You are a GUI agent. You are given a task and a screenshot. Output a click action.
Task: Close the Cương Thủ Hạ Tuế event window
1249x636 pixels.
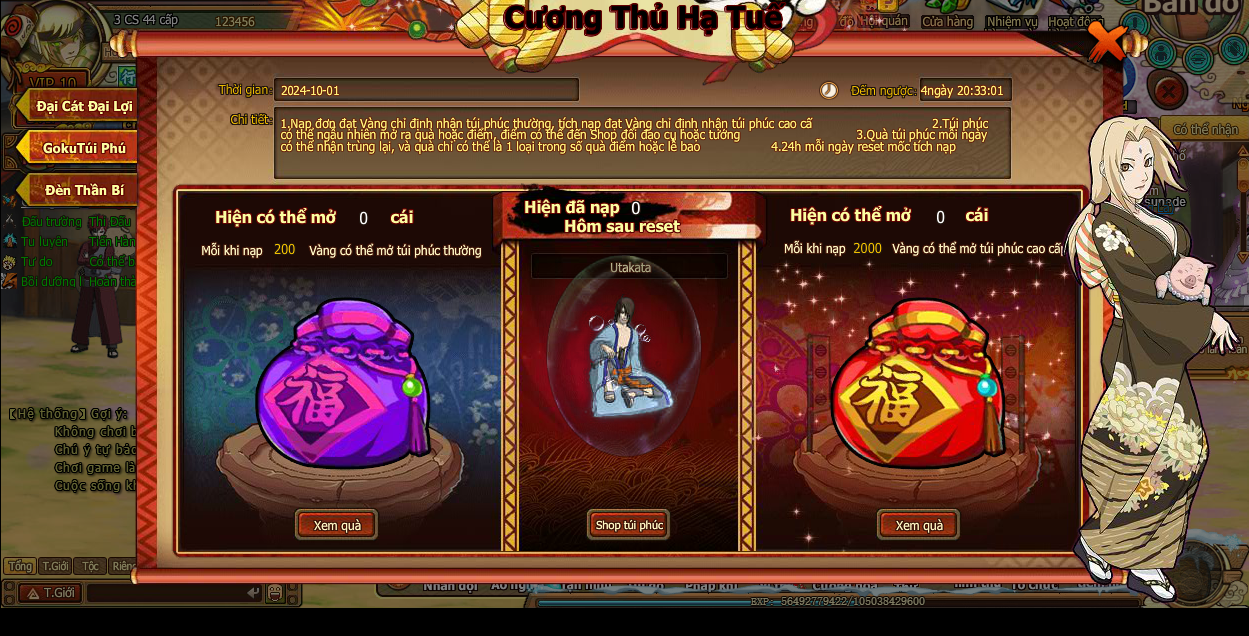(x=1106, y=42)
